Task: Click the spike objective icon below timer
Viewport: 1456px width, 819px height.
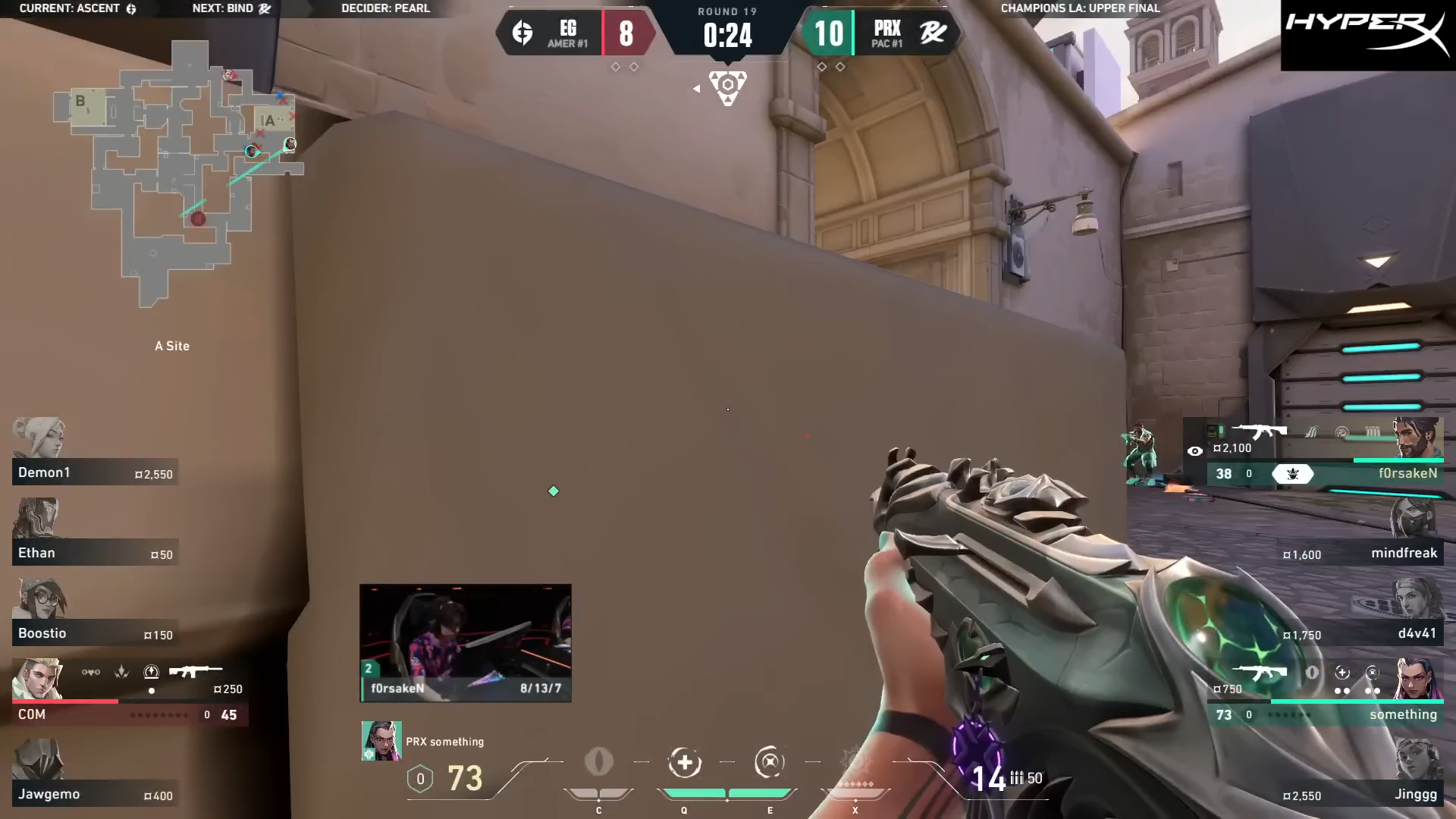Action: point(727,87)
